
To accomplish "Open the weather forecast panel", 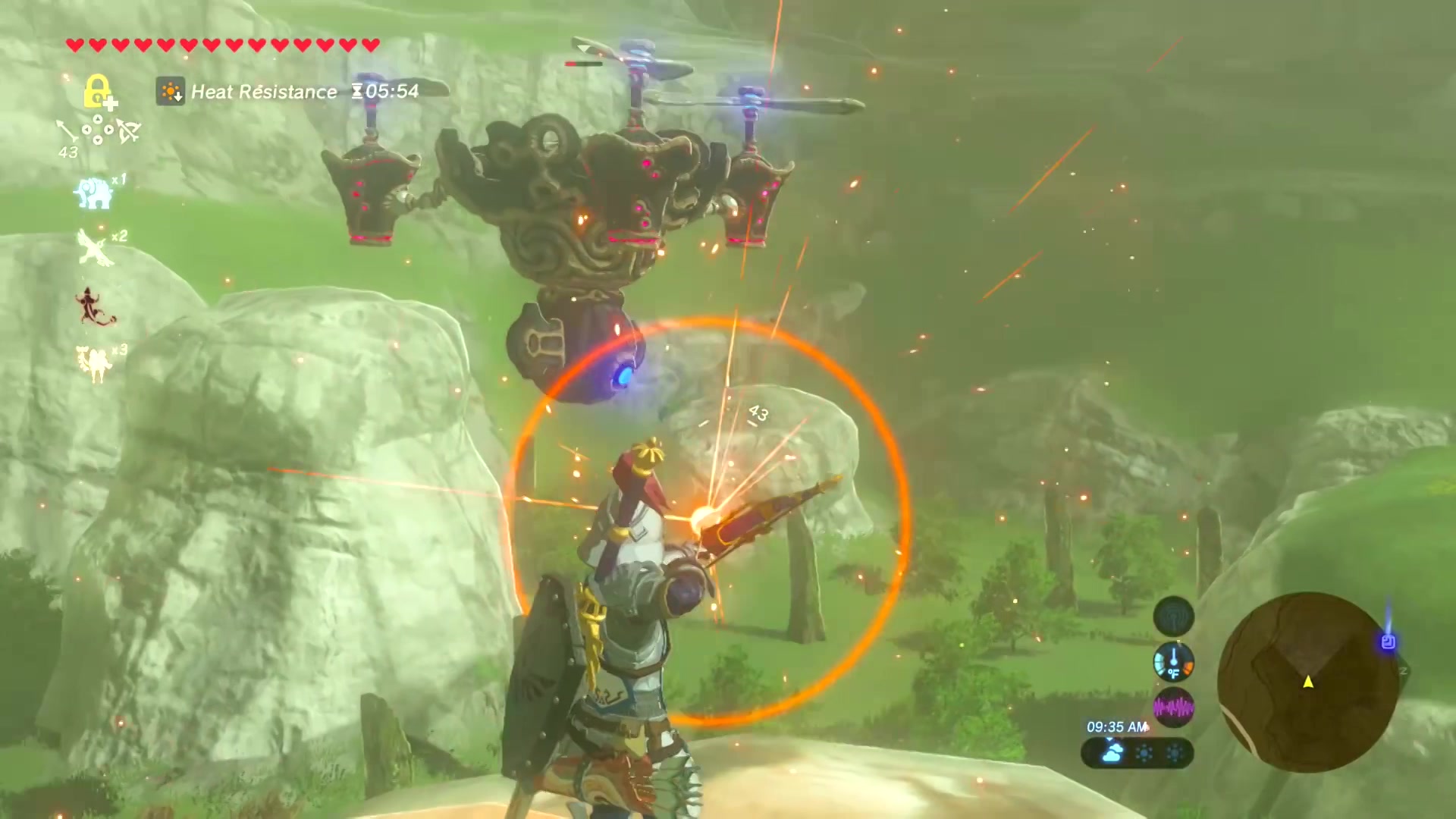I will pyautogui.click(x=1137, y=753).
